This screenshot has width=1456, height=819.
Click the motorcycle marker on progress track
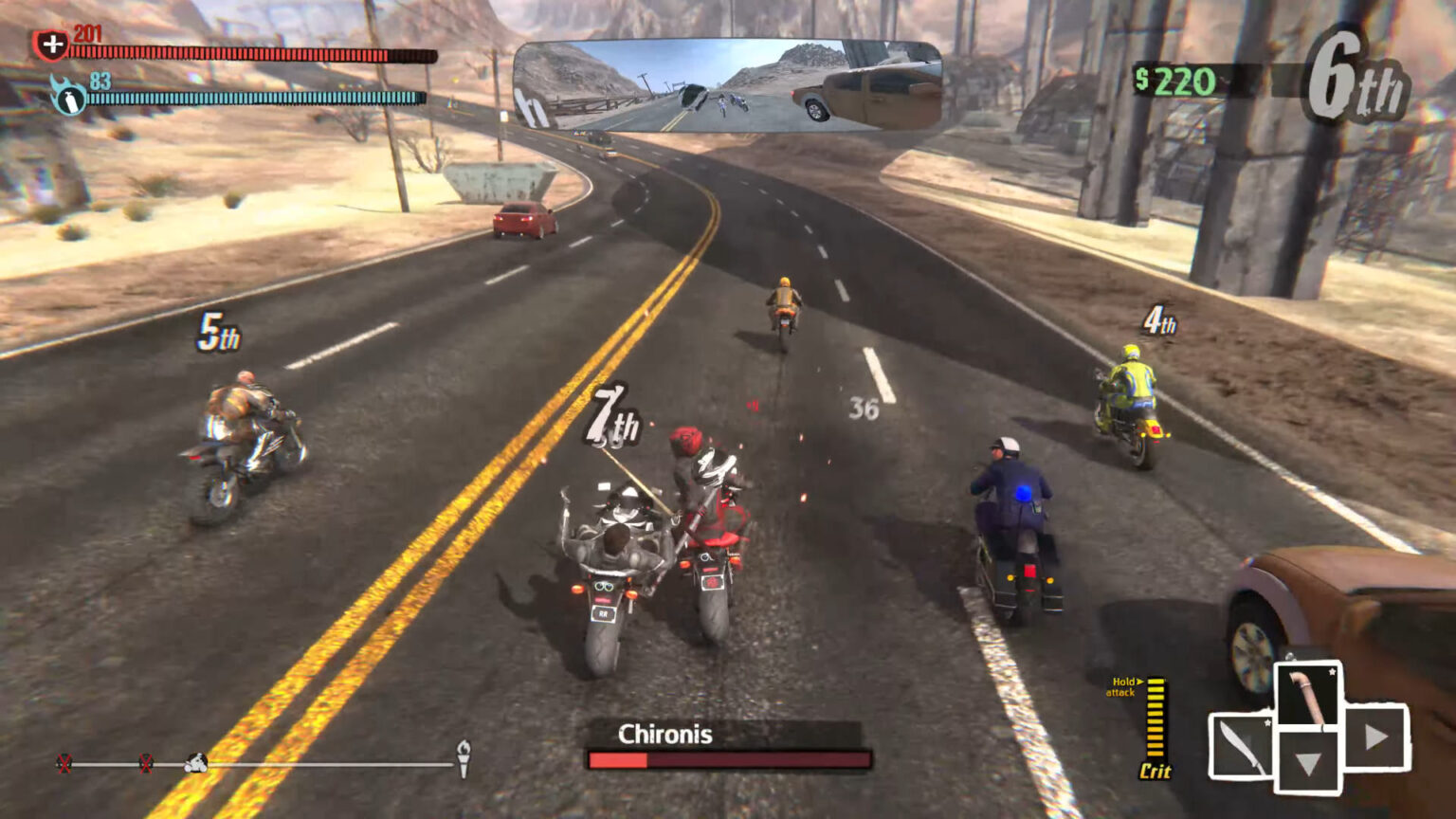tap(194, 763)
